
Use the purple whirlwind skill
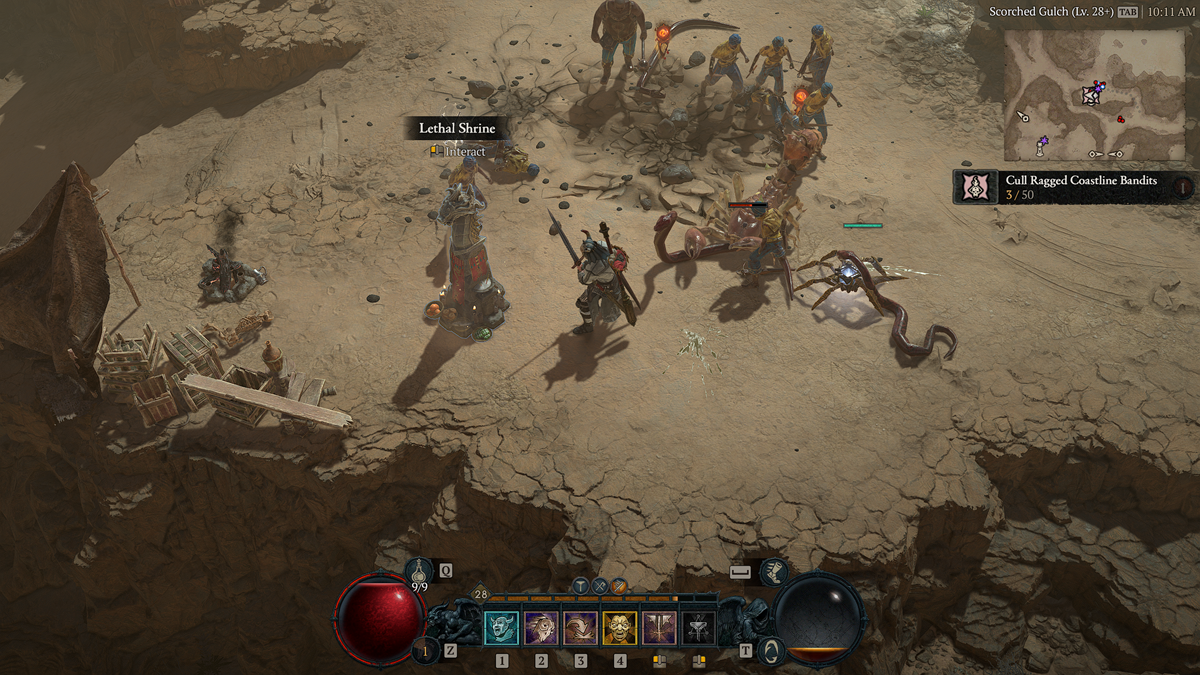tap(541, 628)
